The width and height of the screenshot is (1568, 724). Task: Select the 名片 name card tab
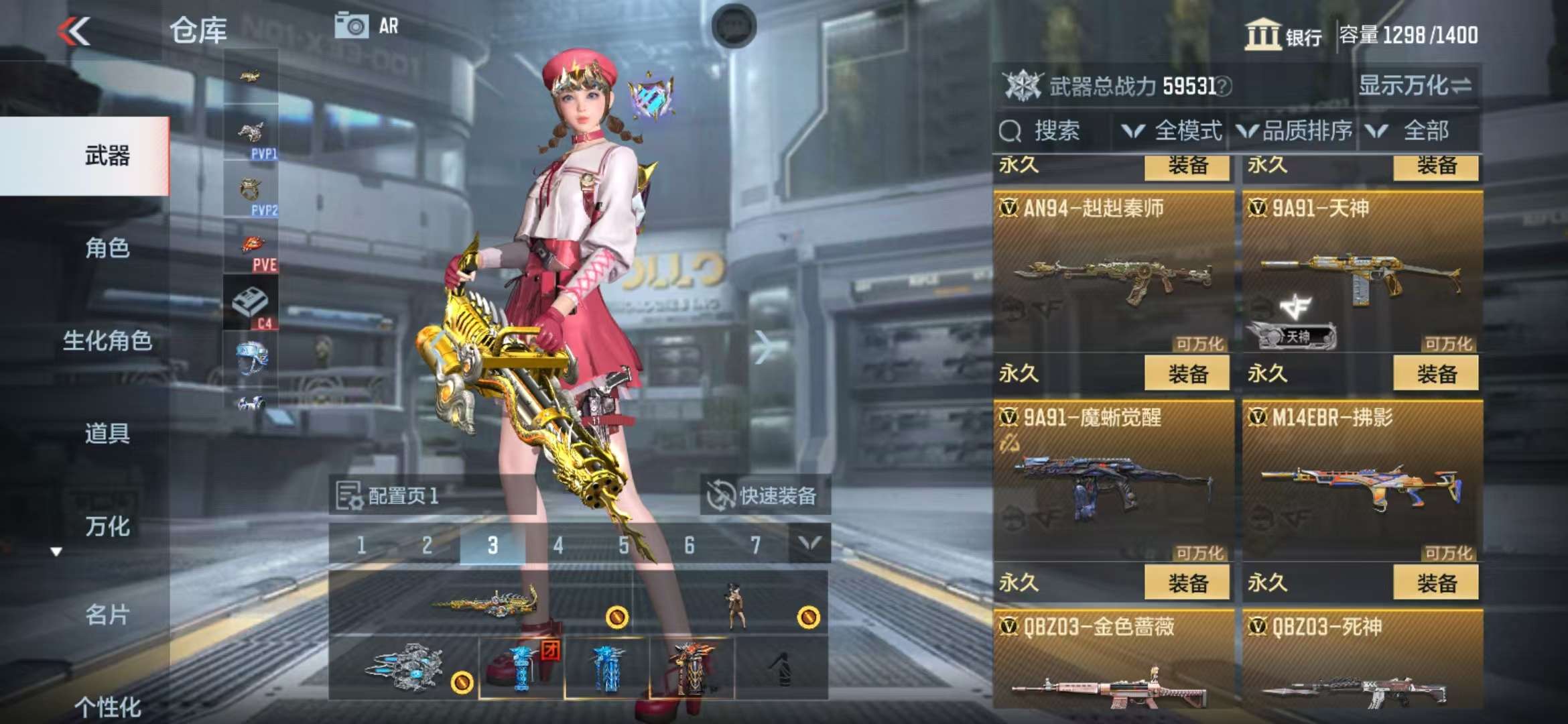click(107, 615)
